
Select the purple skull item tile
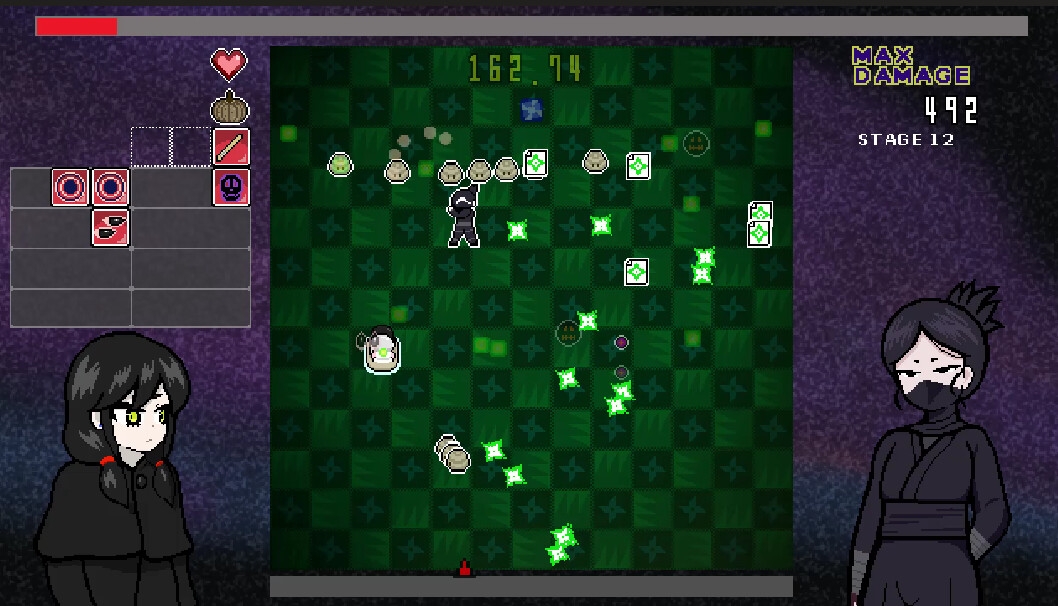pyautogui.click(x=231, y=187)
